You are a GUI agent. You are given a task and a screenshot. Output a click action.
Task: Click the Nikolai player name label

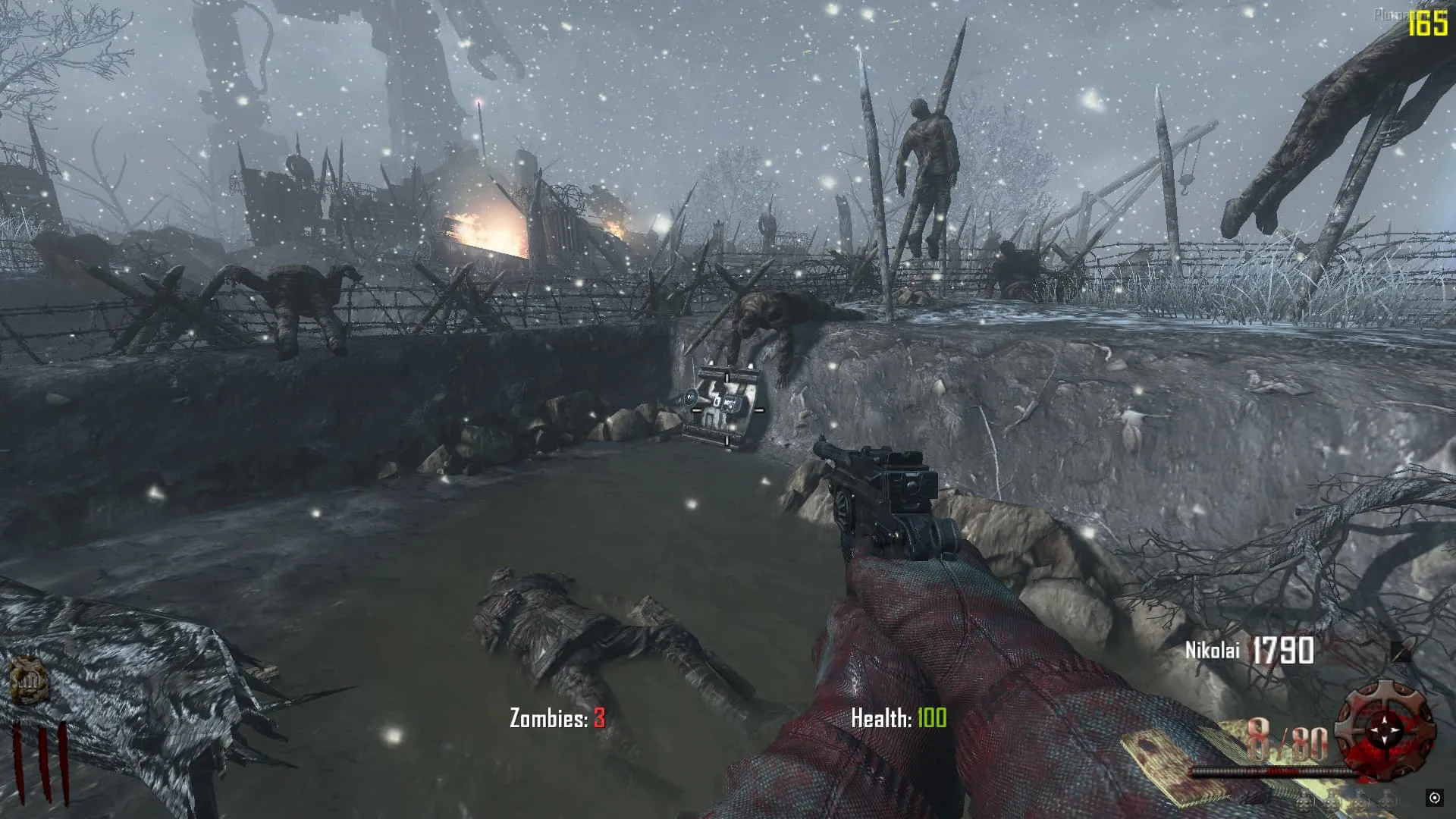(1212, 651)
